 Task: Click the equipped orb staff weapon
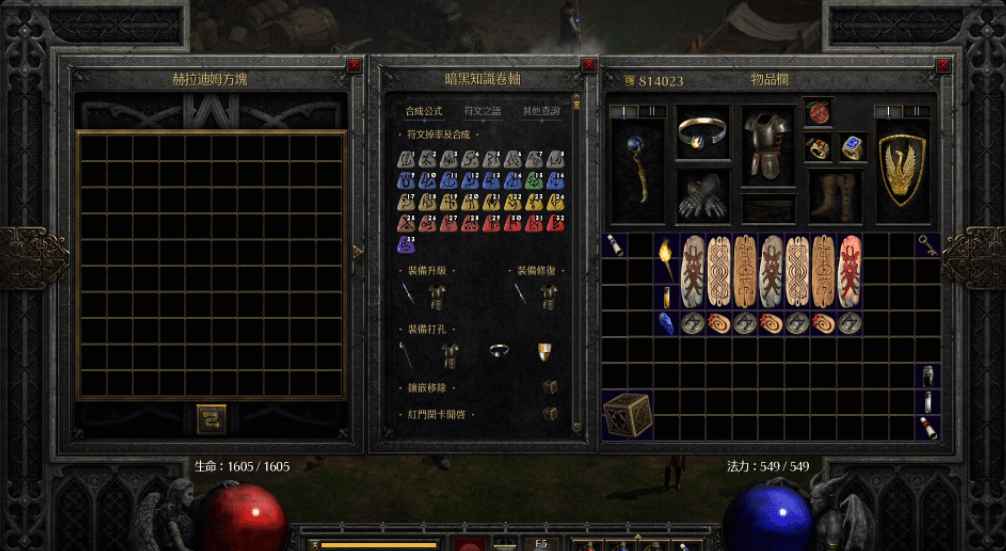[637, 170]
